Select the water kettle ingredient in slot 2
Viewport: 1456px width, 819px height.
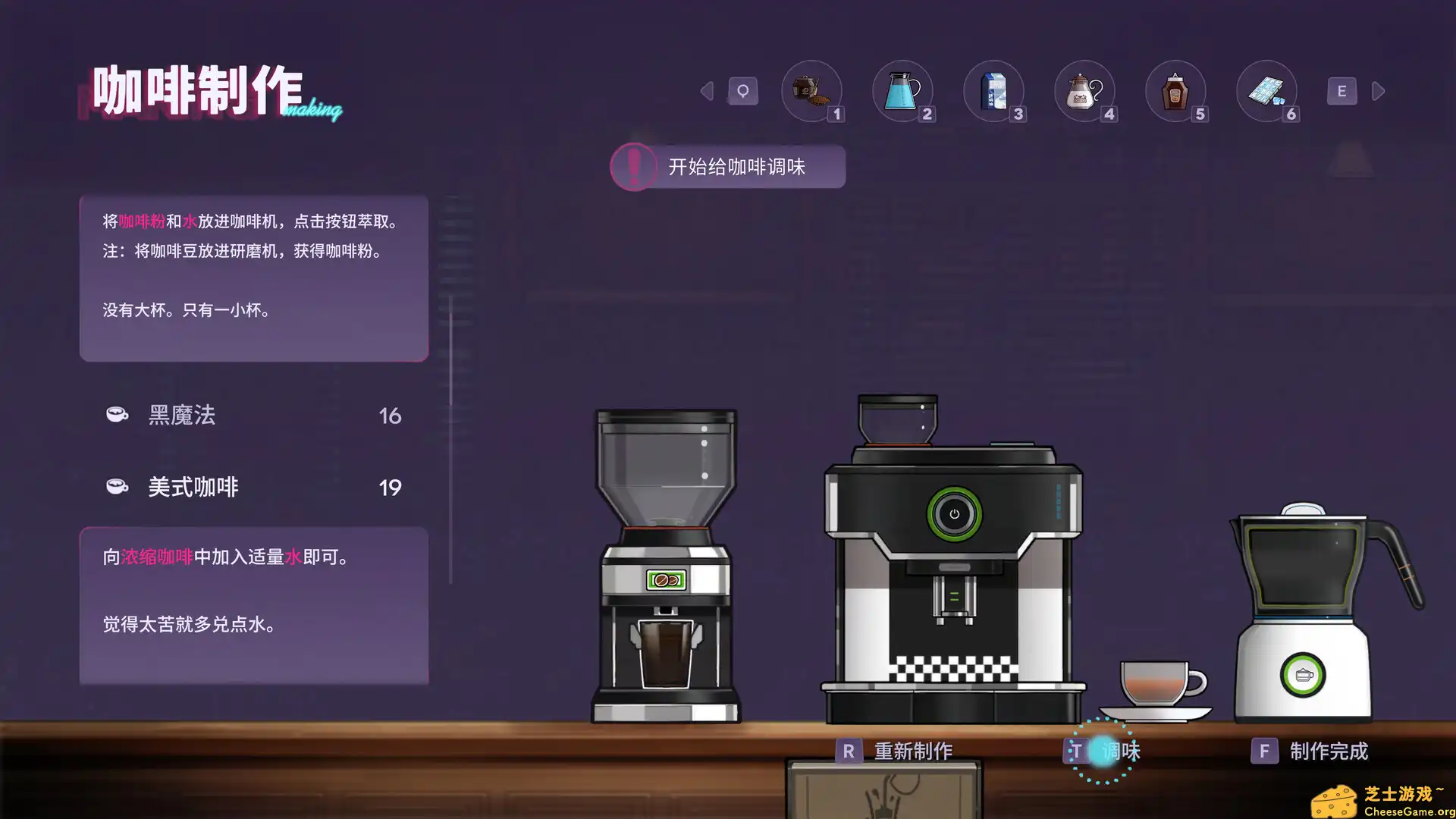pos(903,89)
